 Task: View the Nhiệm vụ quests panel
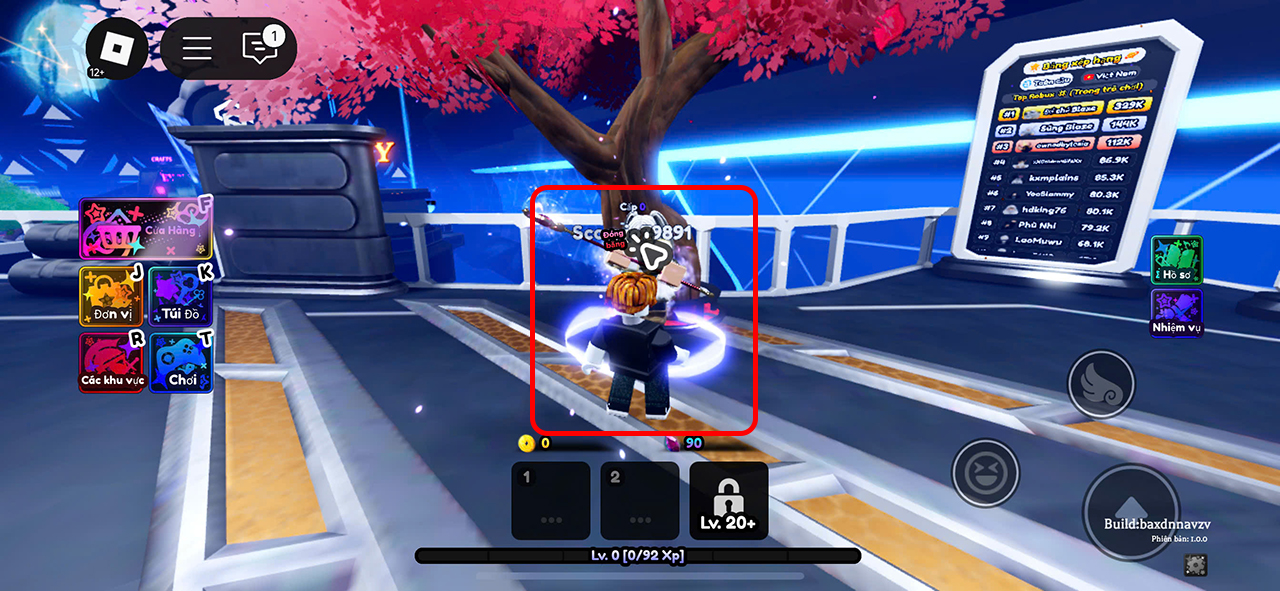point(1176,313)
